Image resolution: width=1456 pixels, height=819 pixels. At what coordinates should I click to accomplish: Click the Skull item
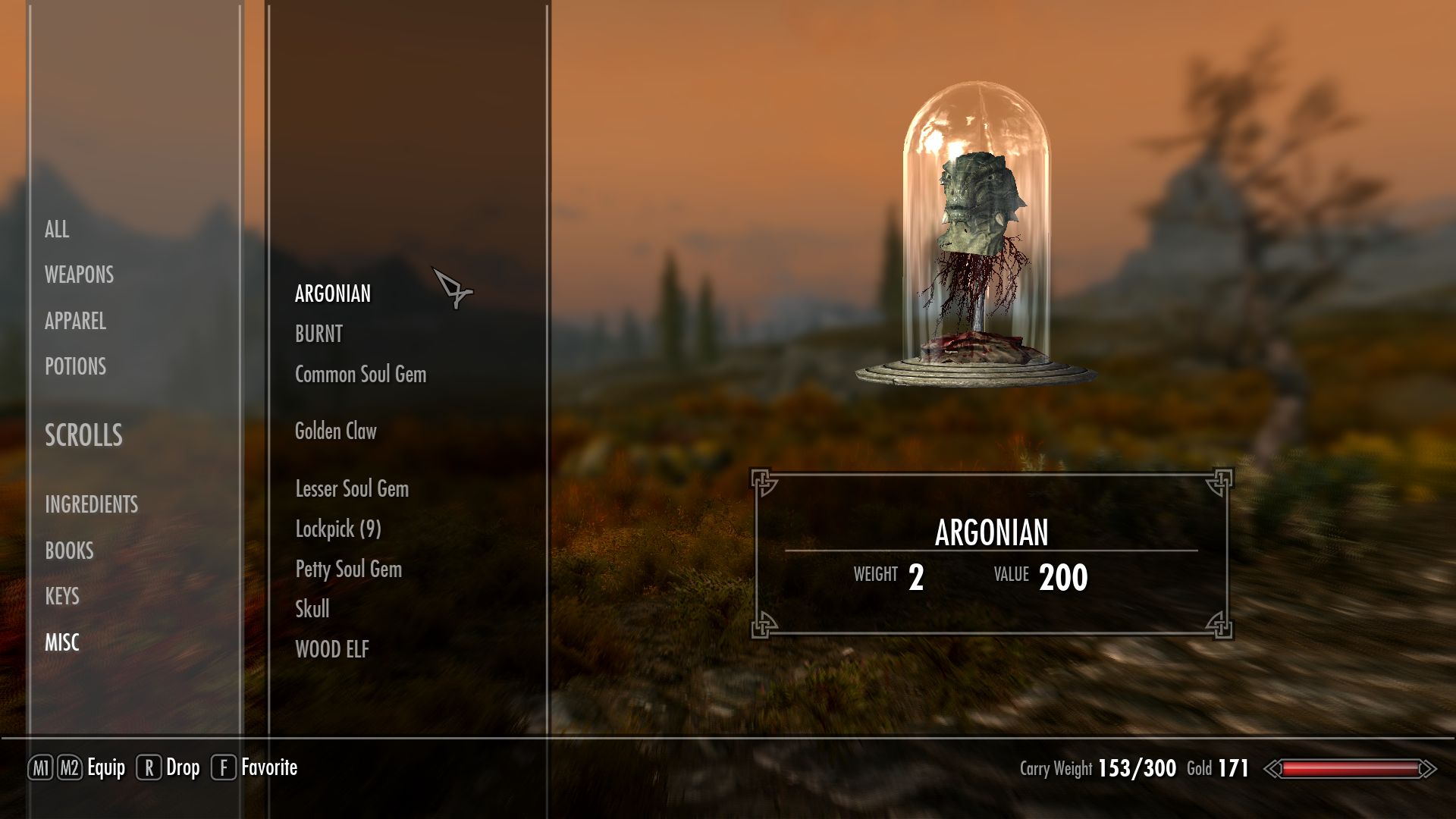click(x=312, y=609)
